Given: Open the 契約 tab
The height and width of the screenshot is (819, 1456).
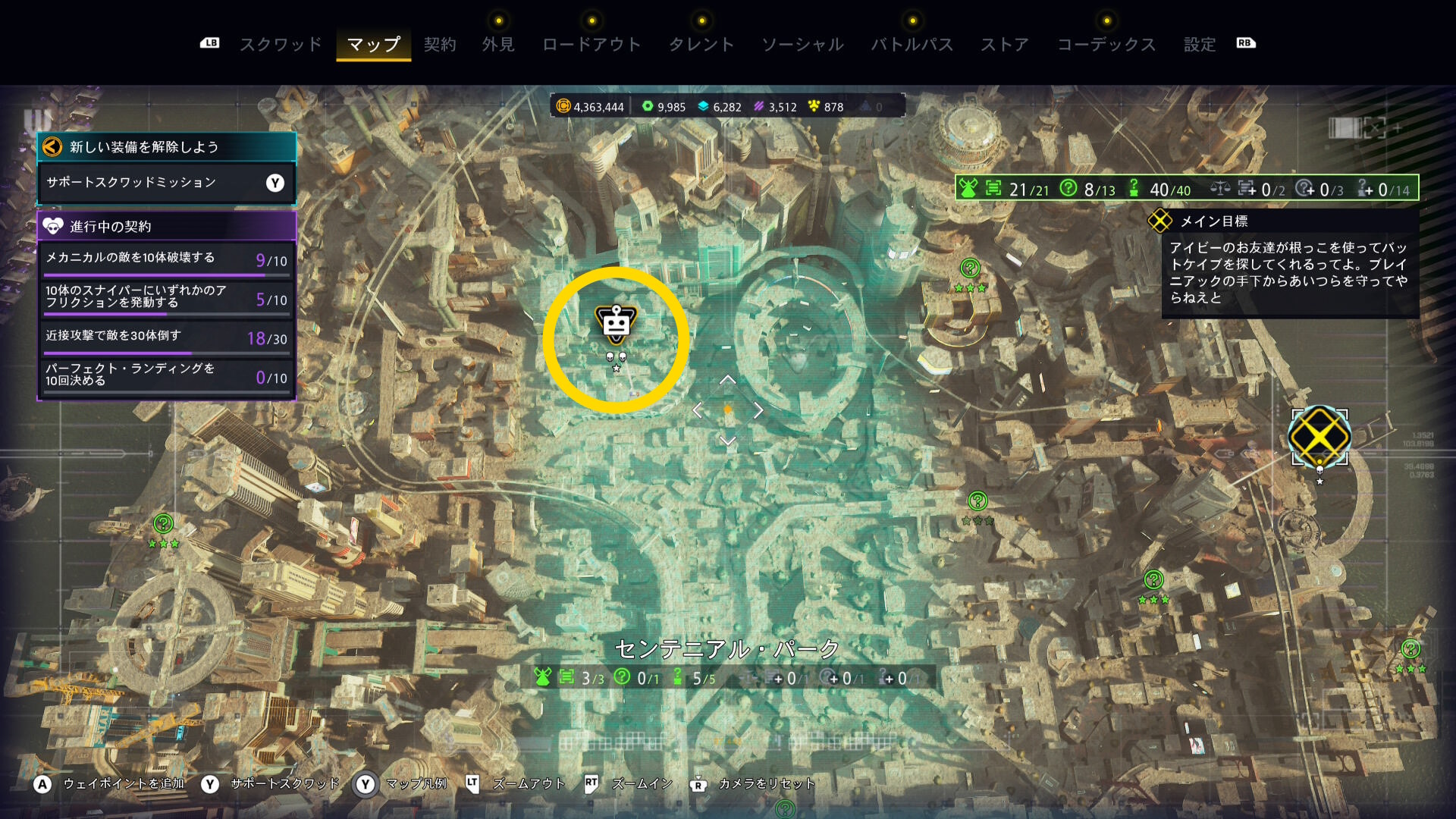Looking at the screenshot, I should pos(440,45).
